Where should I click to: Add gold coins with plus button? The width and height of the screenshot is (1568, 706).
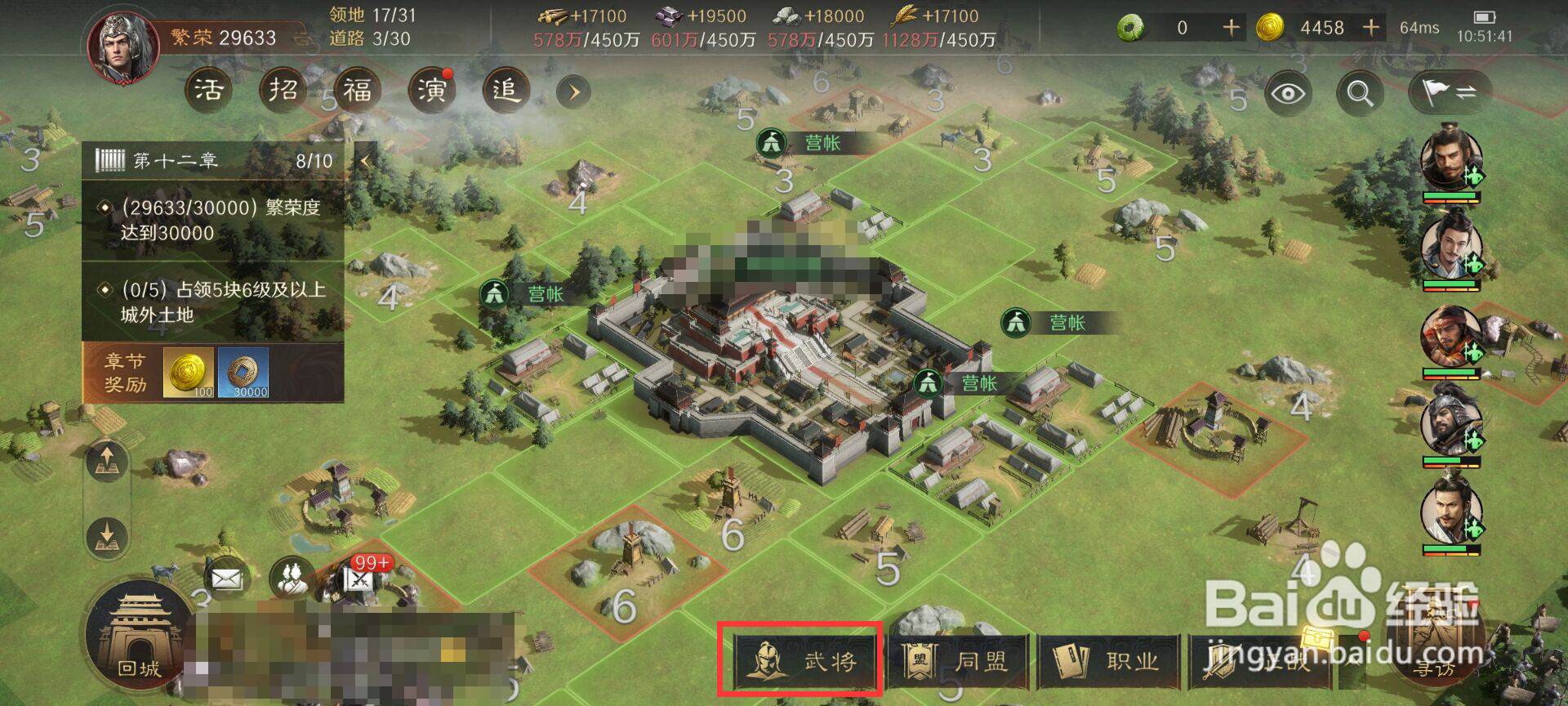pyautogui.click(x=1371, y=28)
